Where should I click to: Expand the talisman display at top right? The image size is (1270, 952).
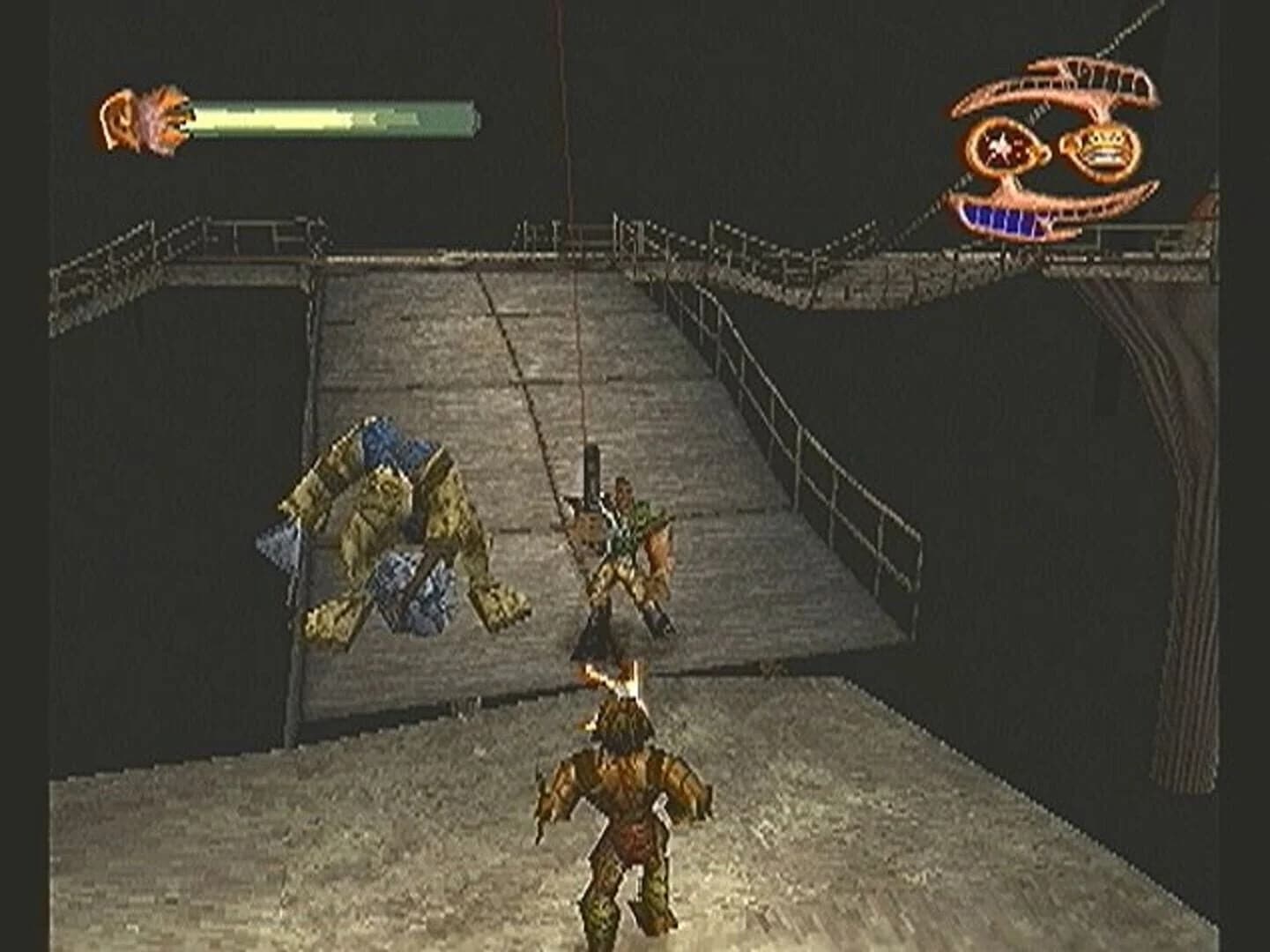click(x=1058, y=145)
